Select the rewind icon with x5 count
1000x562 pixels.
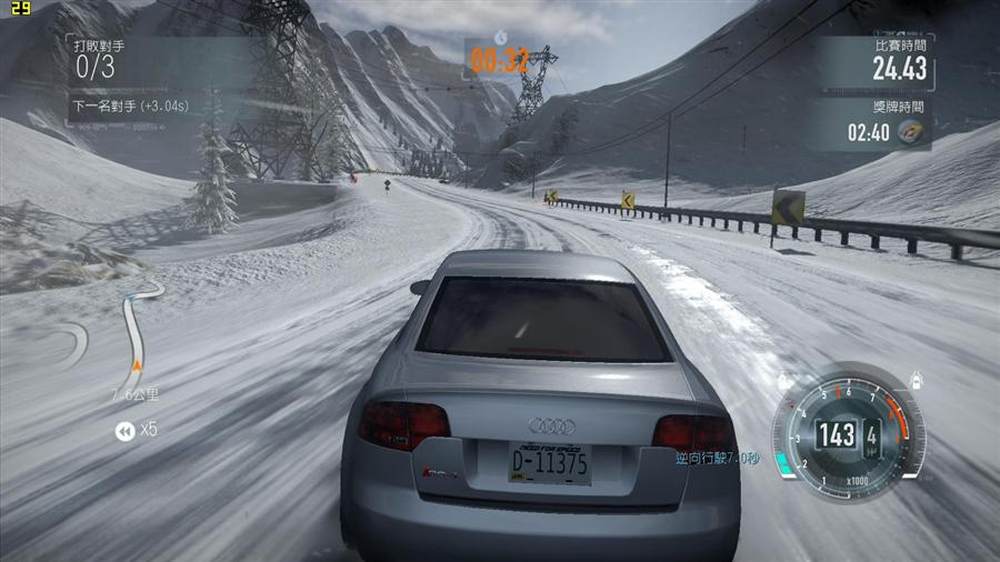click(125, 431)
